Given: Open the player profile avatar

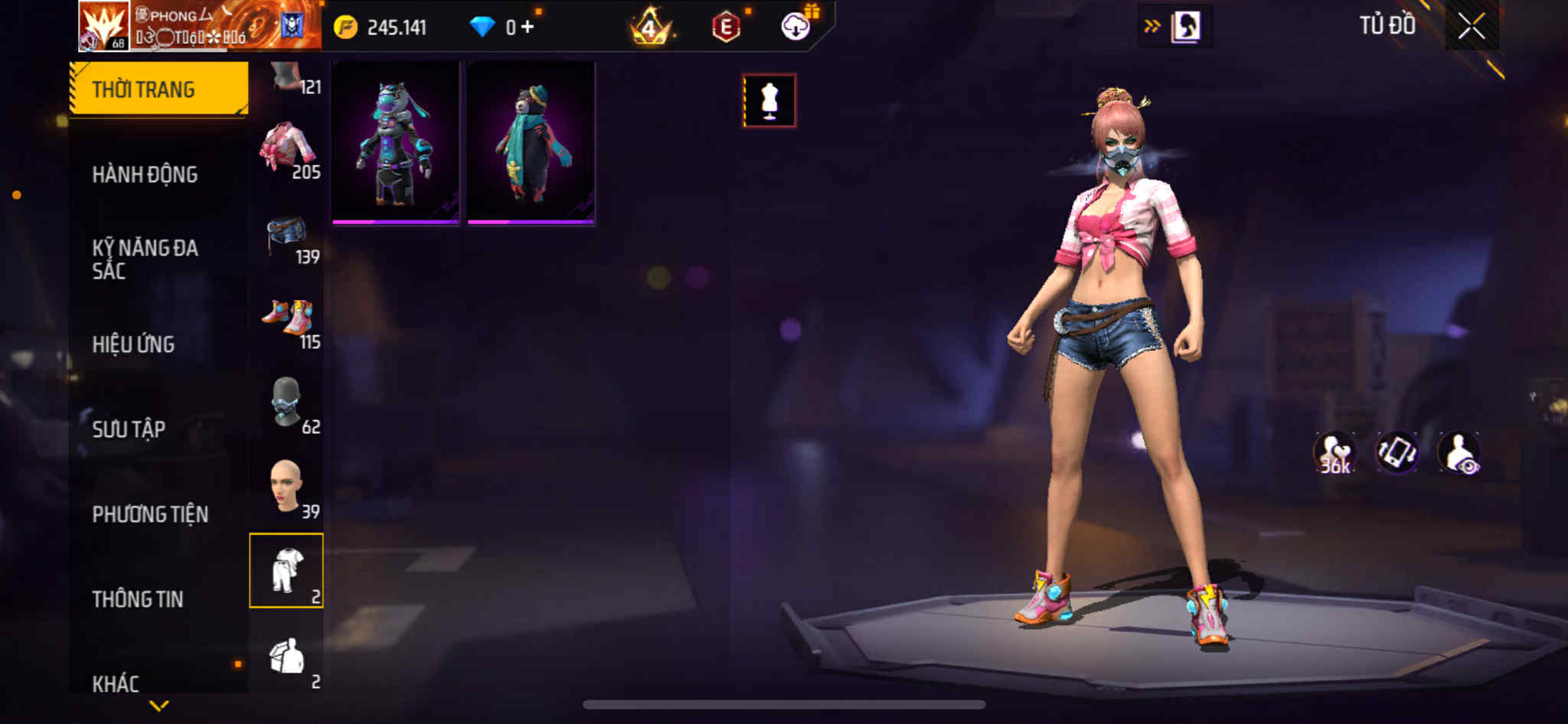Looking at the screenshot, I should click(103, 26).
